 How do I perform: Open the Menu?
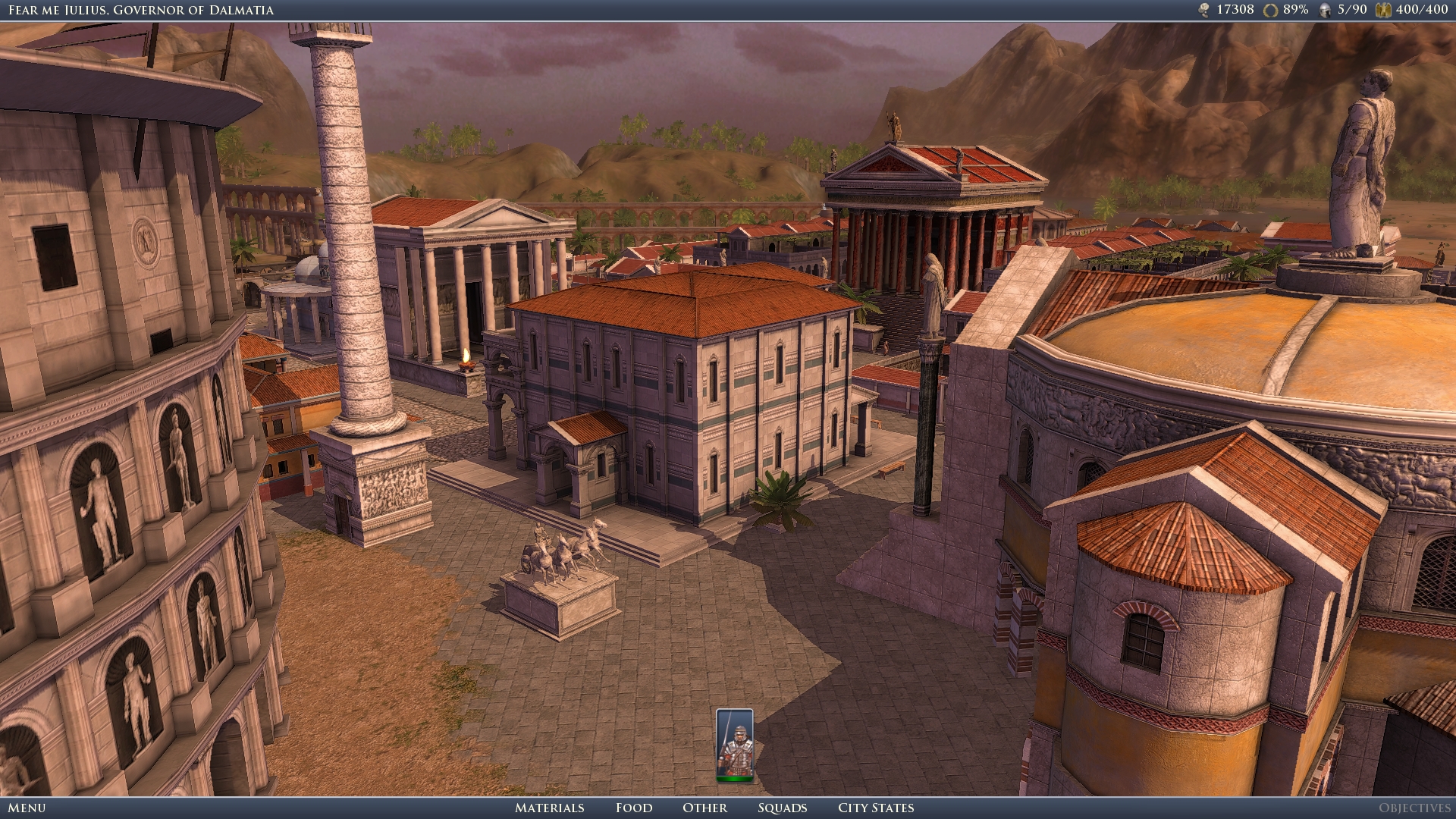coord(25,808)
